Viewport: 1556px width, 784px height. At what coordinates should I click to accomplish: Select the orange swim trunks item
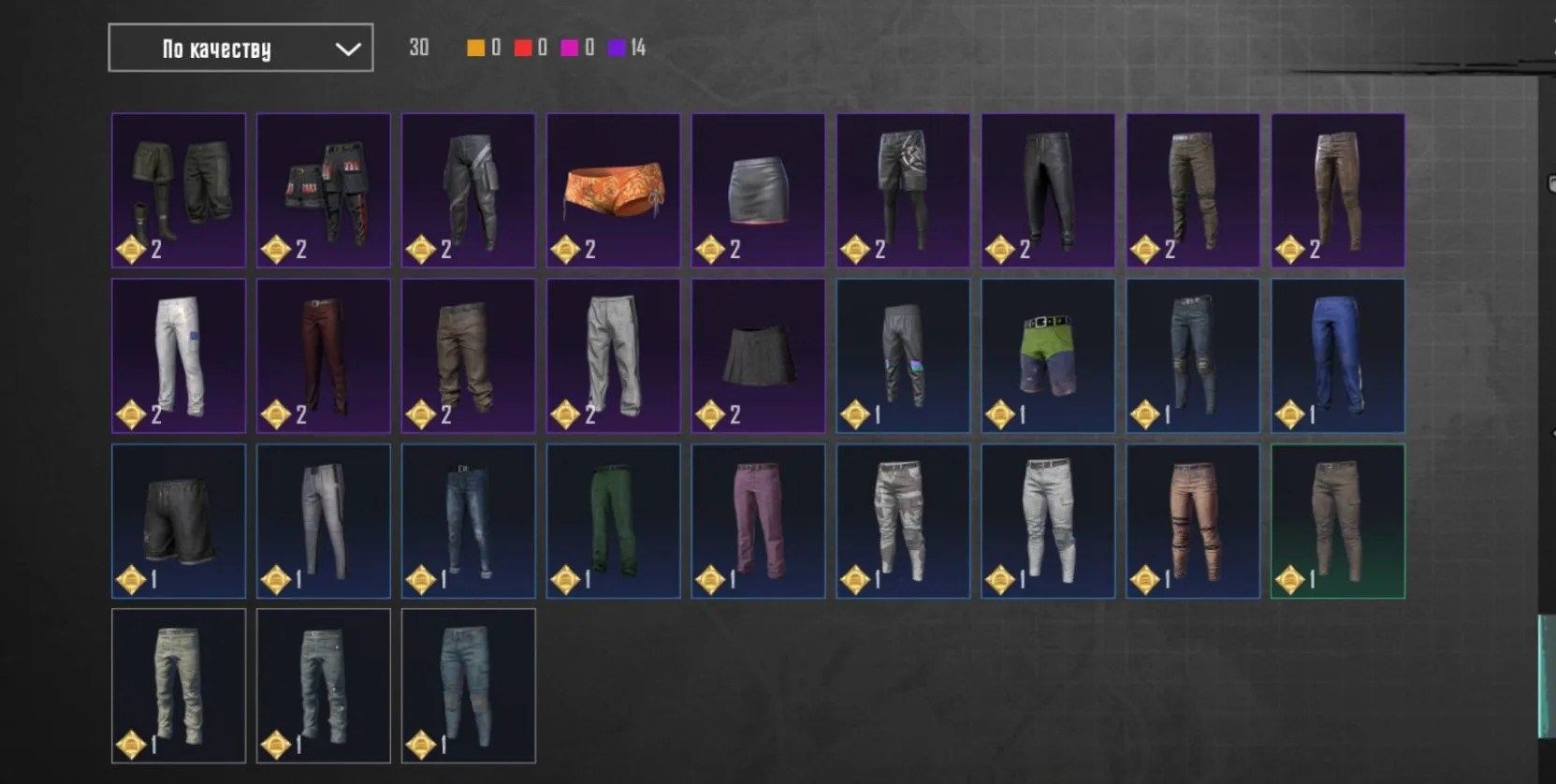613,191
